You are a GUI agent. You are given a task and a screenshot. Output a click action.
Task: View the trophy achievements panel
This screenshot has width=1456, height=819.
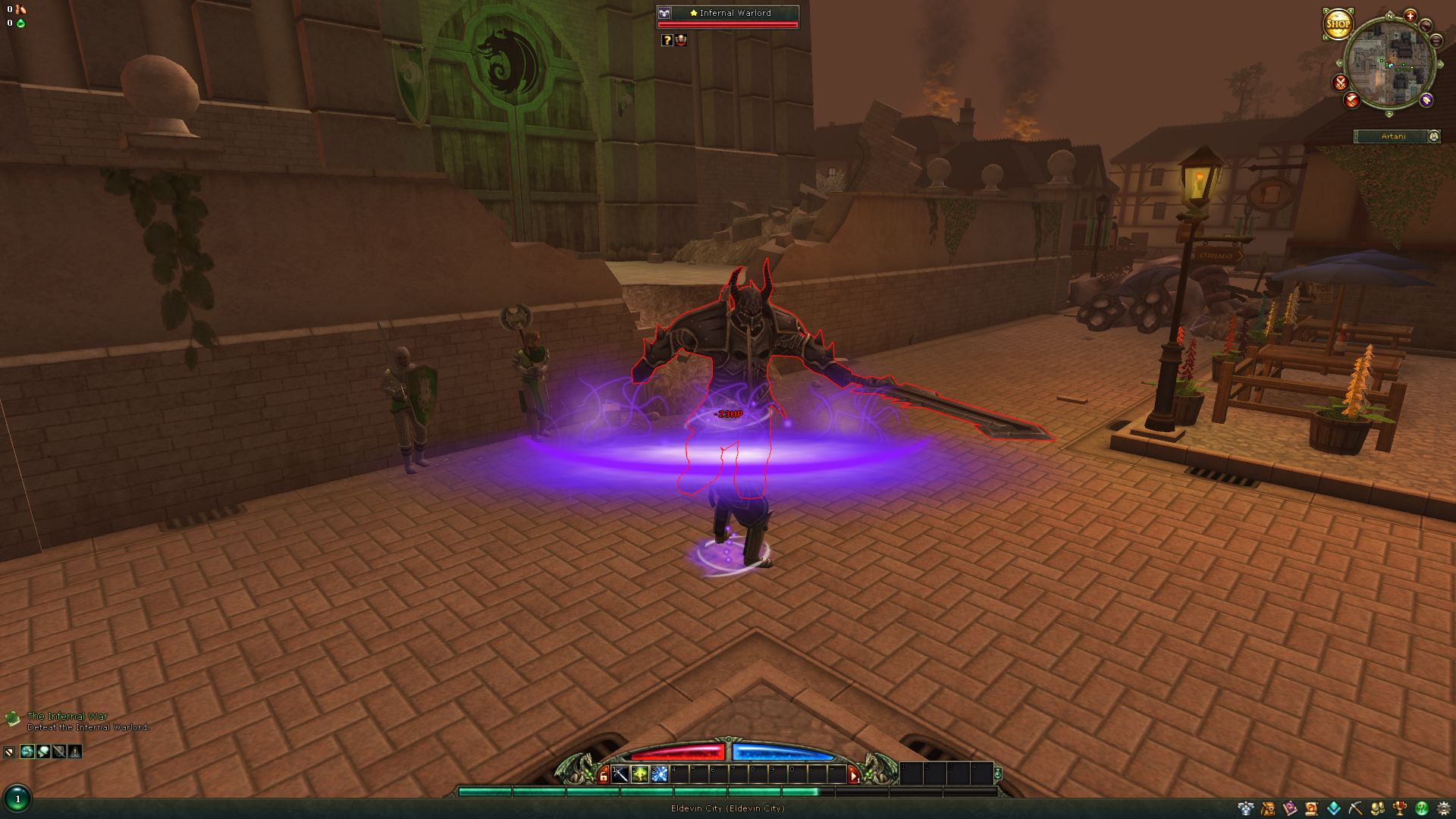pos(1400,808)
